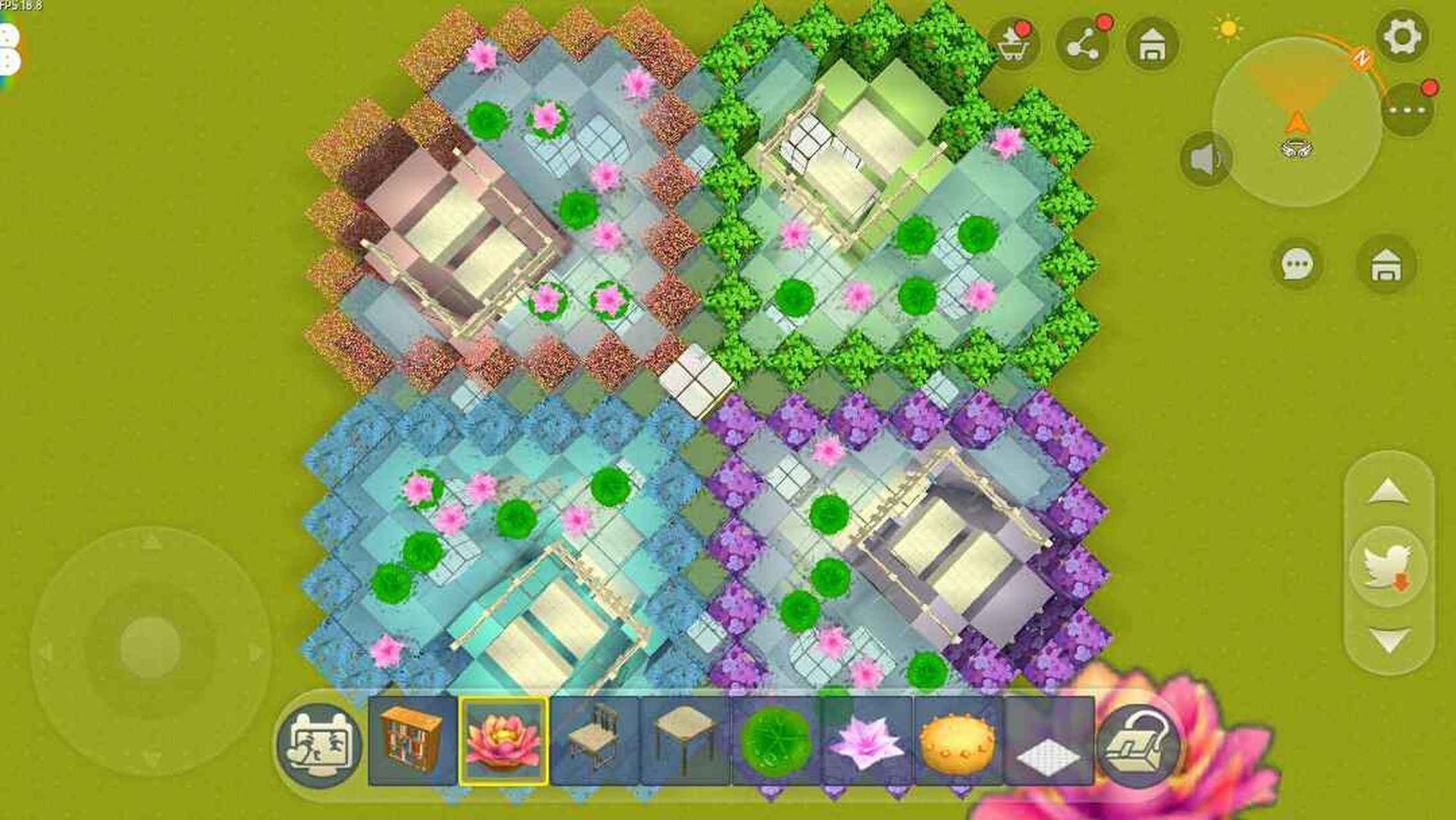Choose the wooden chair hotbar slot
The image size is (1456, 820).
click(x=594, y=741)
